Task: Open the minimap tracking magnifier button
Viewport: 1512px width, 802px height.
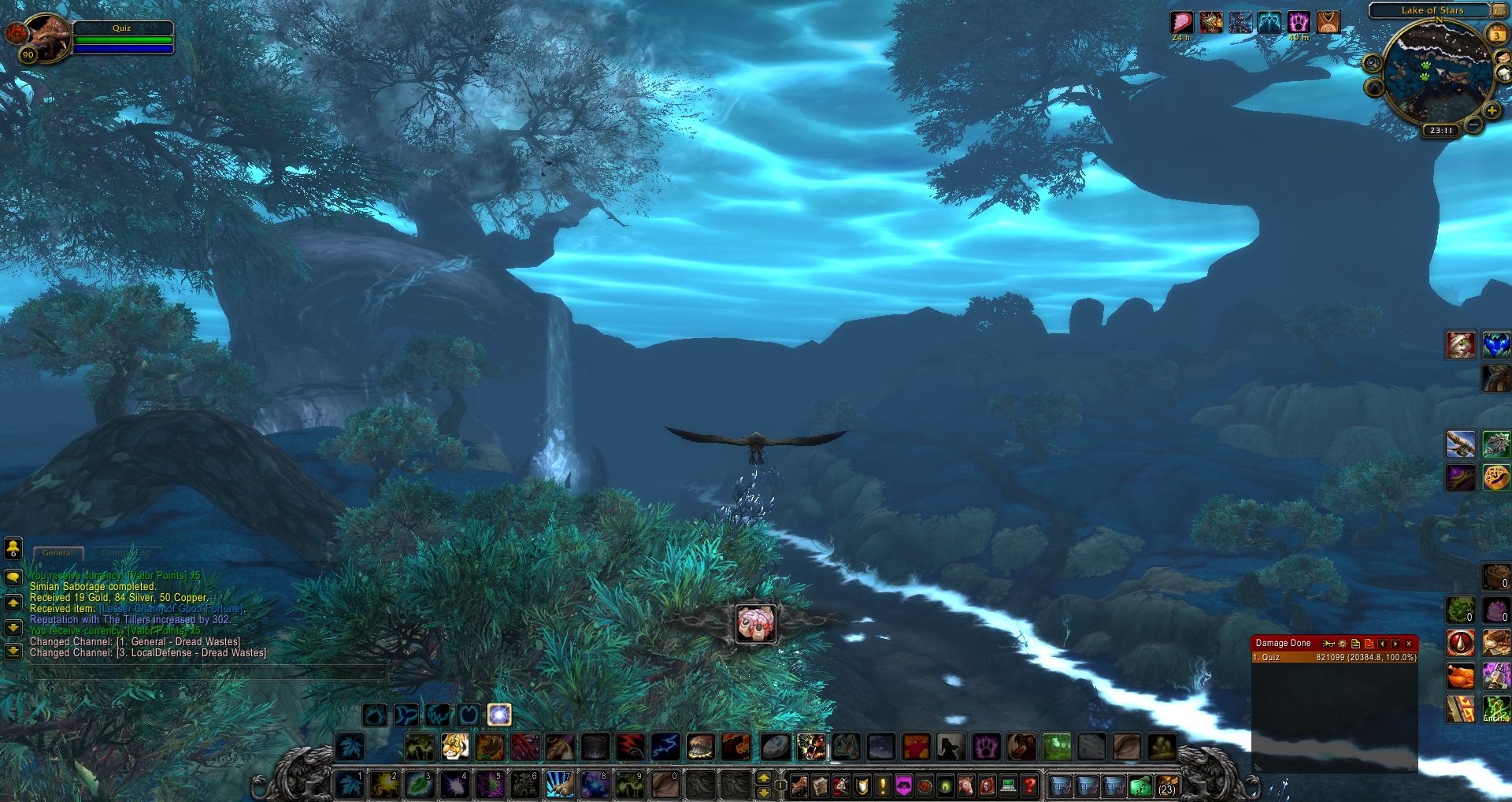Action: (1372, 63)
